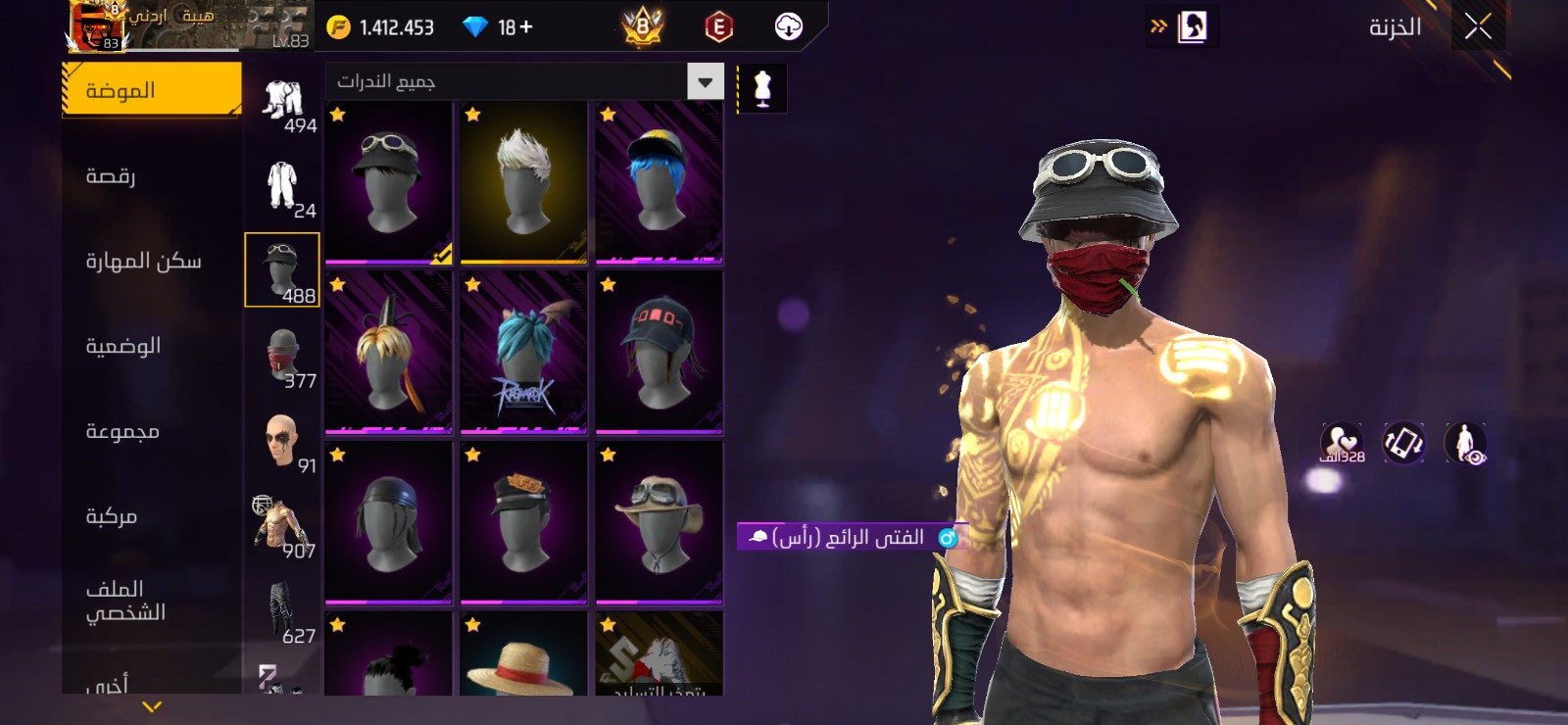
Task: Open the جميع الندرات rarity dropdown
Action: click(x=524, y=81)
